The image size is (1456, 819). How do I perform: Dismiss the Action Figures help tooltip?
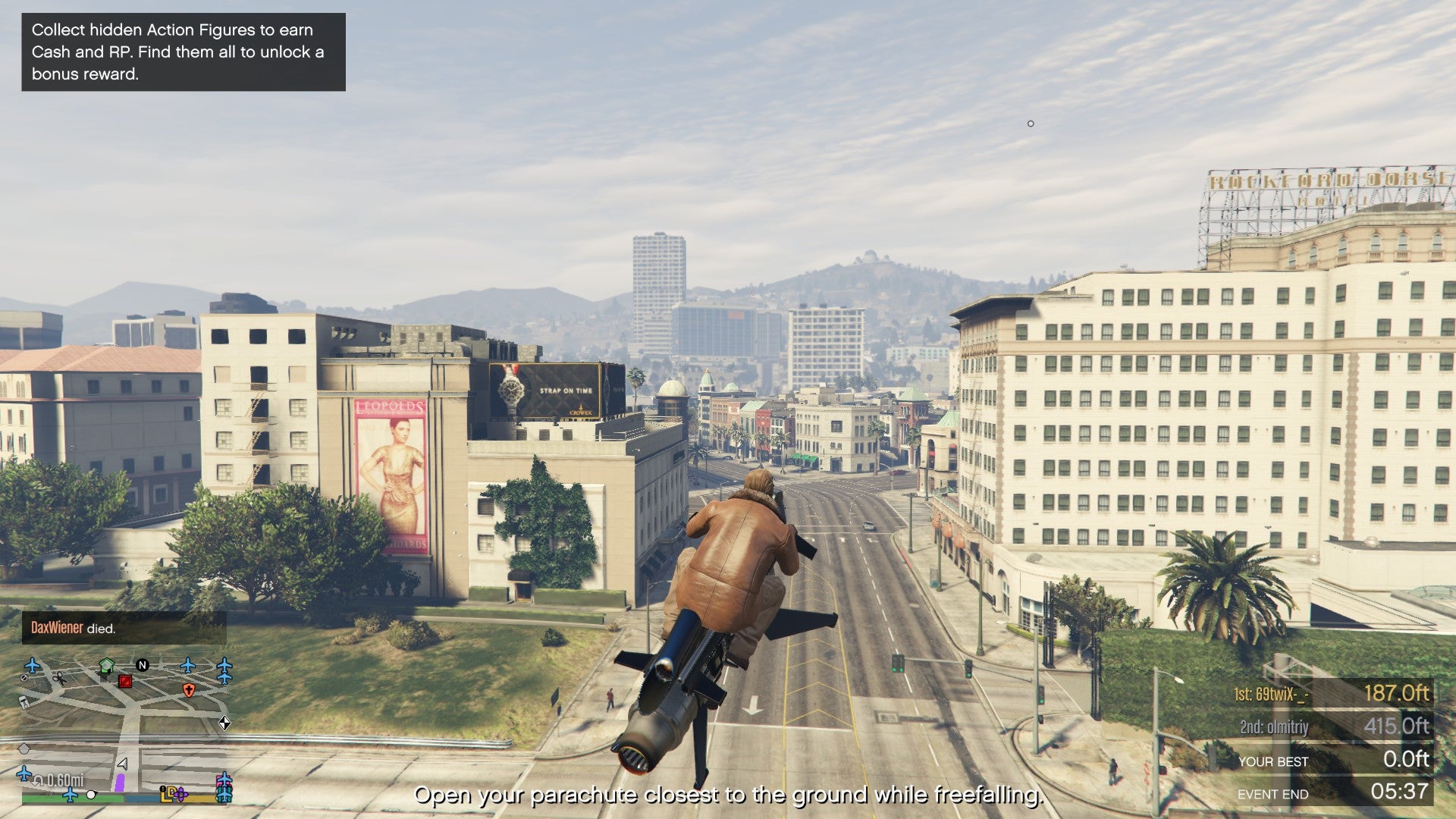[x=183, y=52]
